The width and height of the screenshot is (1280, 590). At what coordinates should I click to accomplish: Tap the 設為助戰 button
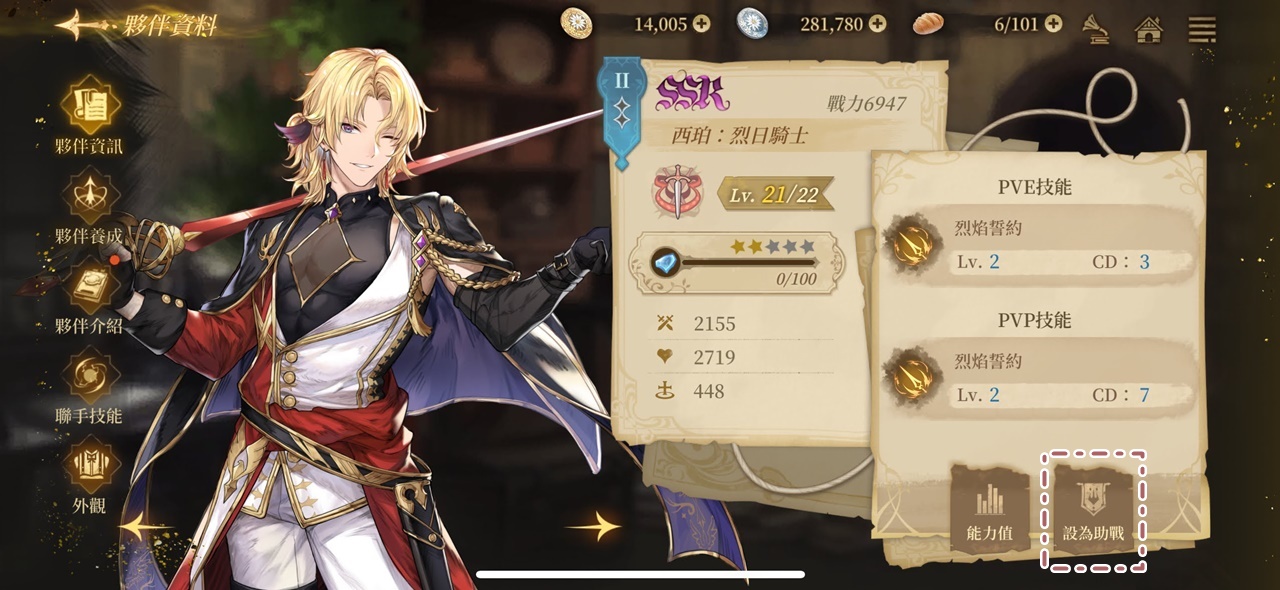[x=1093, y=511]
